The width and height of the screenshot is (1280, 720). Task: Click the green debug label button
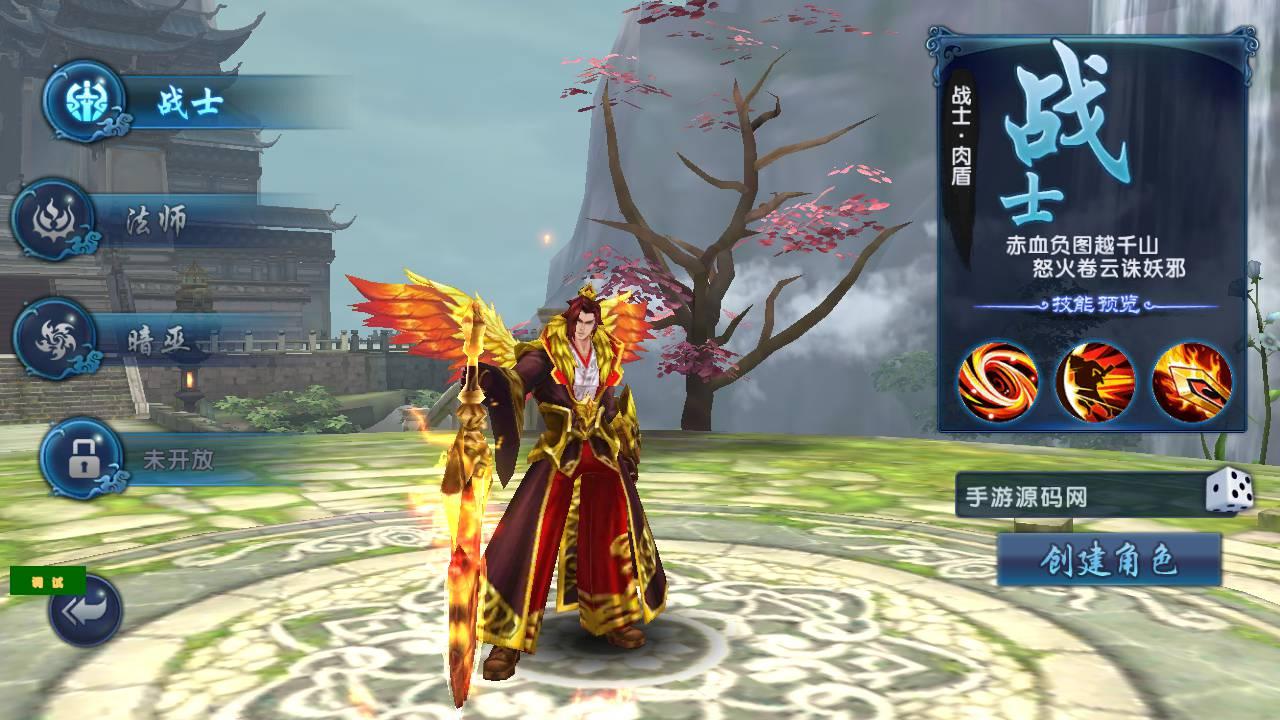[47, 581]
